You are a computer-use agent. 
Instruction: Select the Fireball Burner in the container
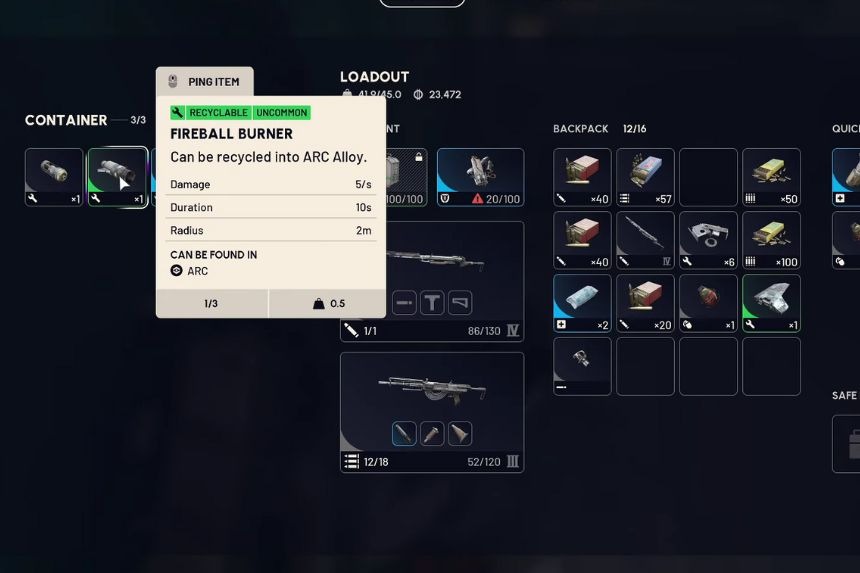[x=117, y=176]
